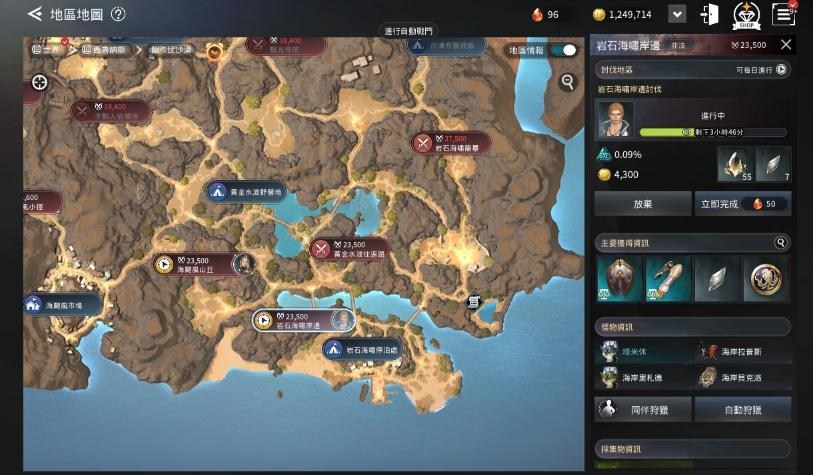
Task: Open the SHOP diamond icon
Action: pos(746,14)
